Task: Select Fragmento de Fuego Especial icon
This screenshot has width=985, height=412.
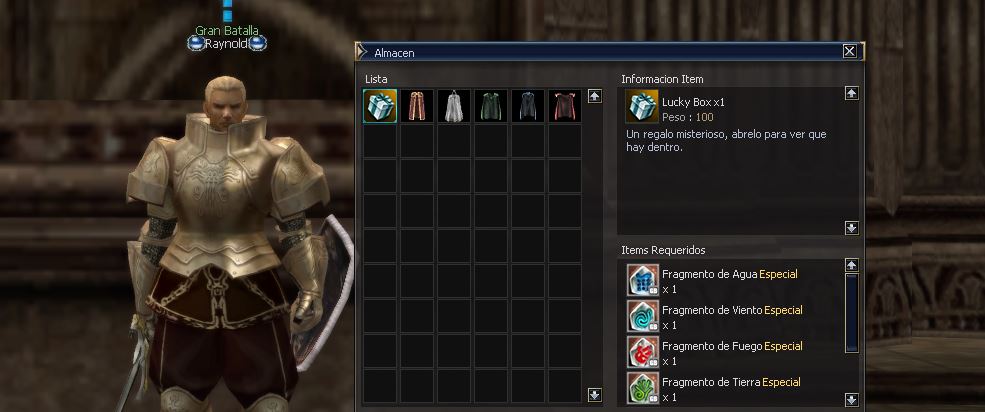Action: coord(642,353)
